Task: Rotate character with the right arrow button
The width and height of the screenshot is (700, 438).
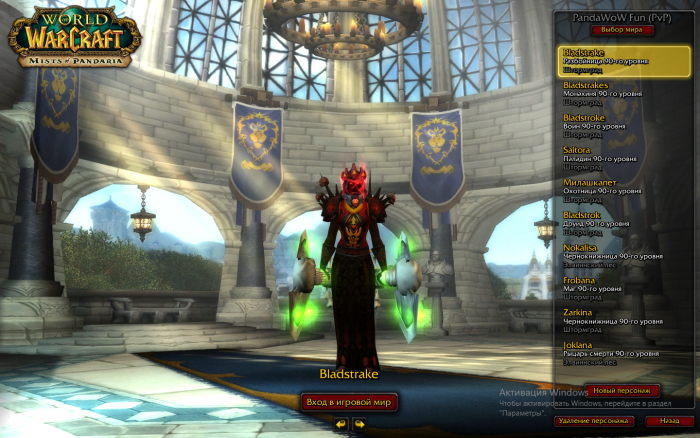Action: click(x=359, y=424)
